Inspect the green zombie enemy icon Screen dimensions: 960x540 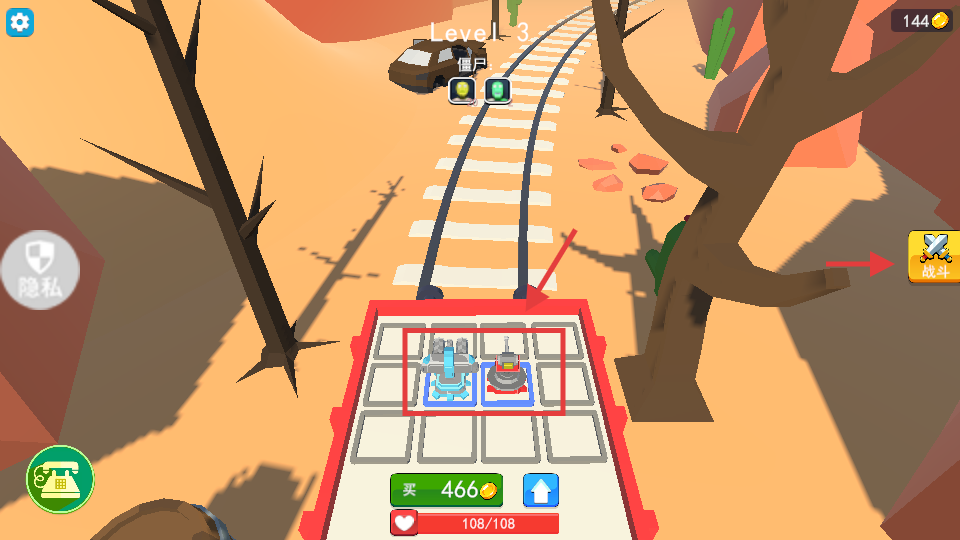click(497, 91)
